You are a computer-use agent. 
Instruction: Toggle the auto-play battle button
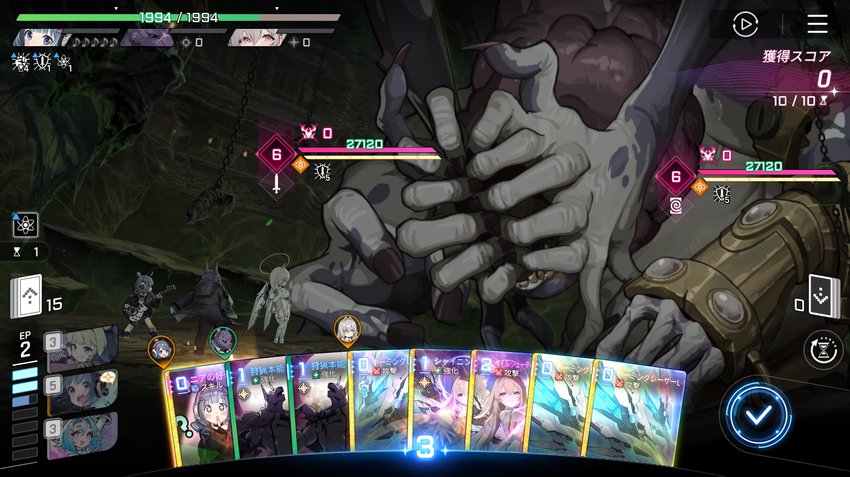745,24
